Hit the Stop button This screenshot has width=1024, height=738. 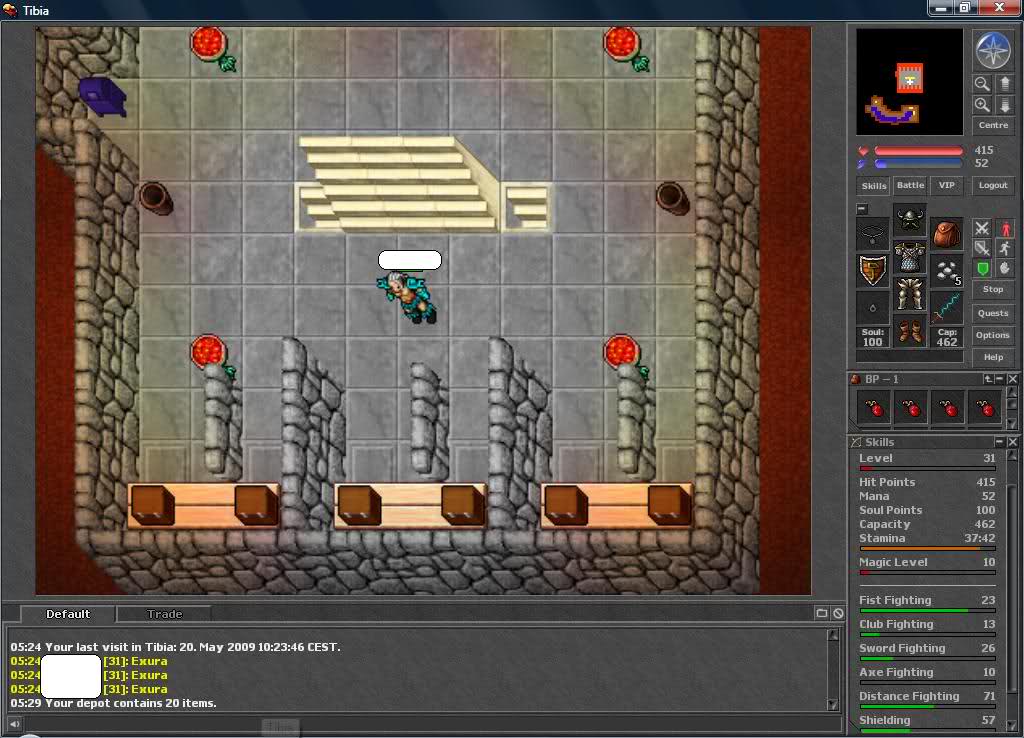tap(993, 290)
